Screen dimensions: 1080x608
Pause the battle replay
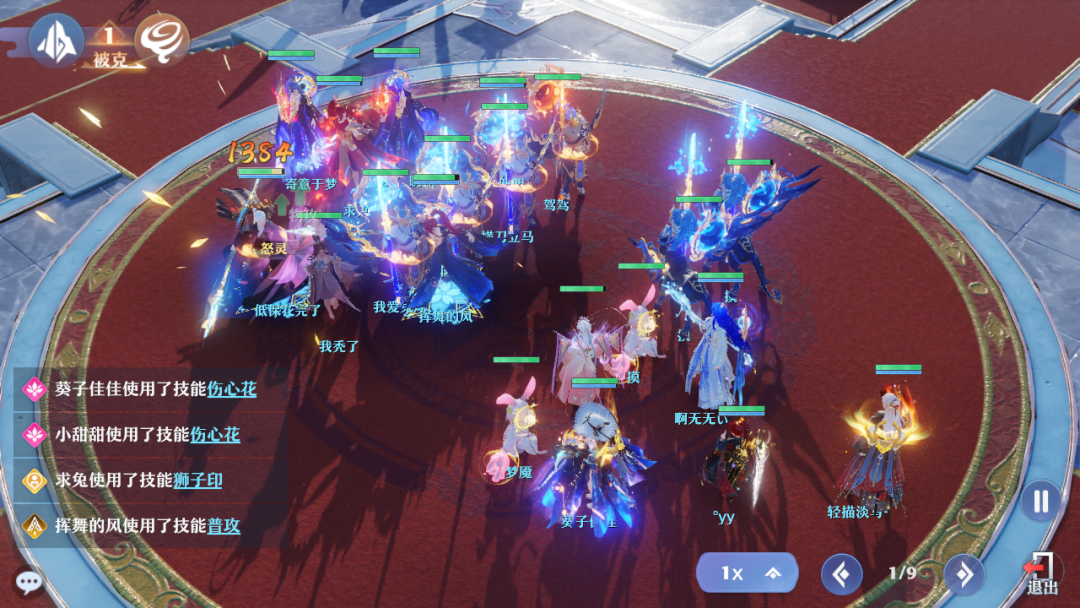coord(1041,501)
